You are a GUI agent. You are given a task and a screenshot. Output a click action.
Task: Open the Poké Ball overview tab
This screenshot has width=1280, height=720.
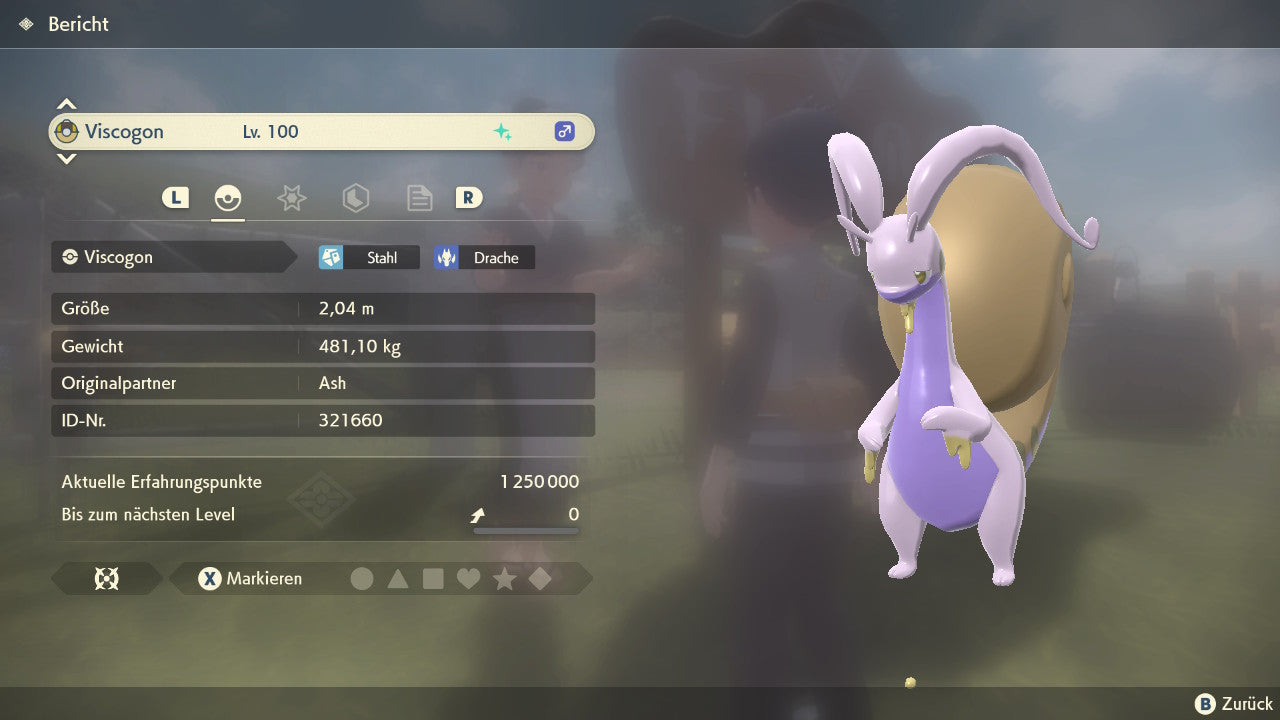[228, 198]
